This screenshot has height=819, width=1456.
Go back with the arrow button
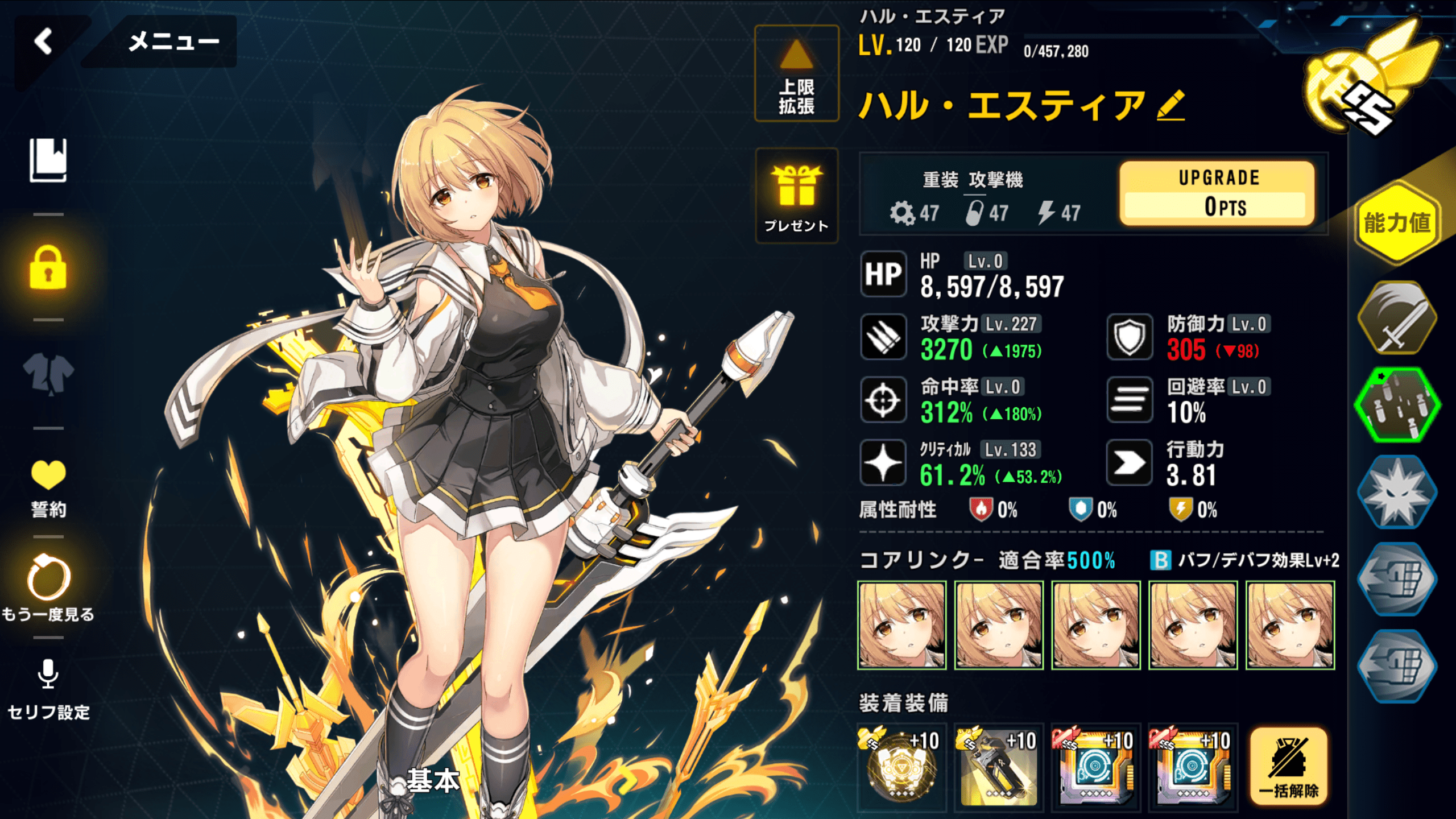(44, 42)
